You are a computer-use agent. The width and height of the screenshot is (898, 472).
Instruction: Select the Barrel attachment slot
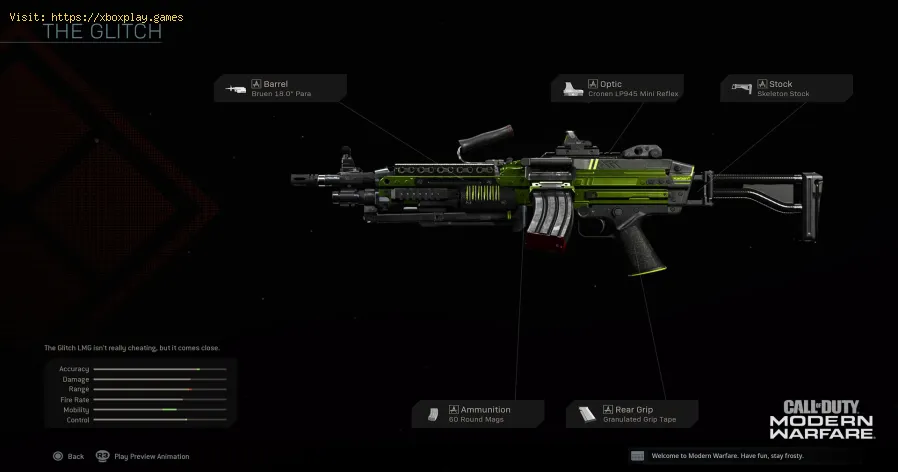coord(280,88)
